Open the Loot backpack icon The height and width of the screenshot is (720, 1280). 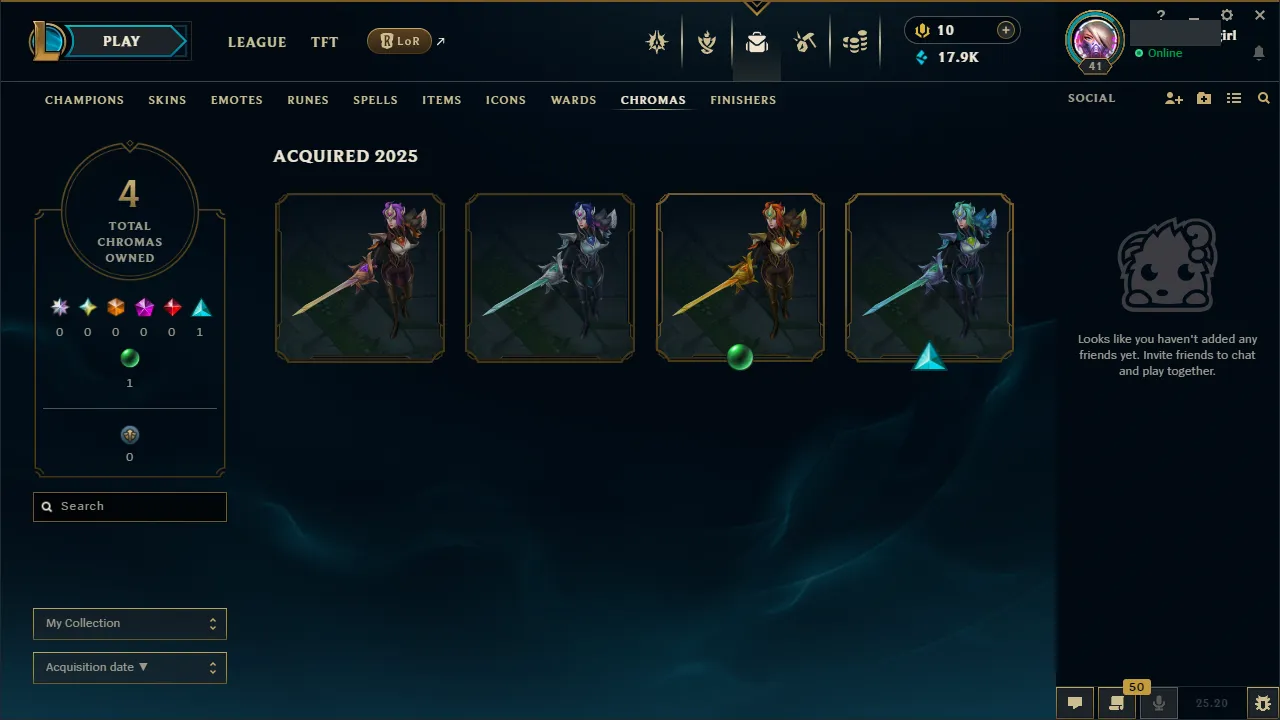[757, 42]
